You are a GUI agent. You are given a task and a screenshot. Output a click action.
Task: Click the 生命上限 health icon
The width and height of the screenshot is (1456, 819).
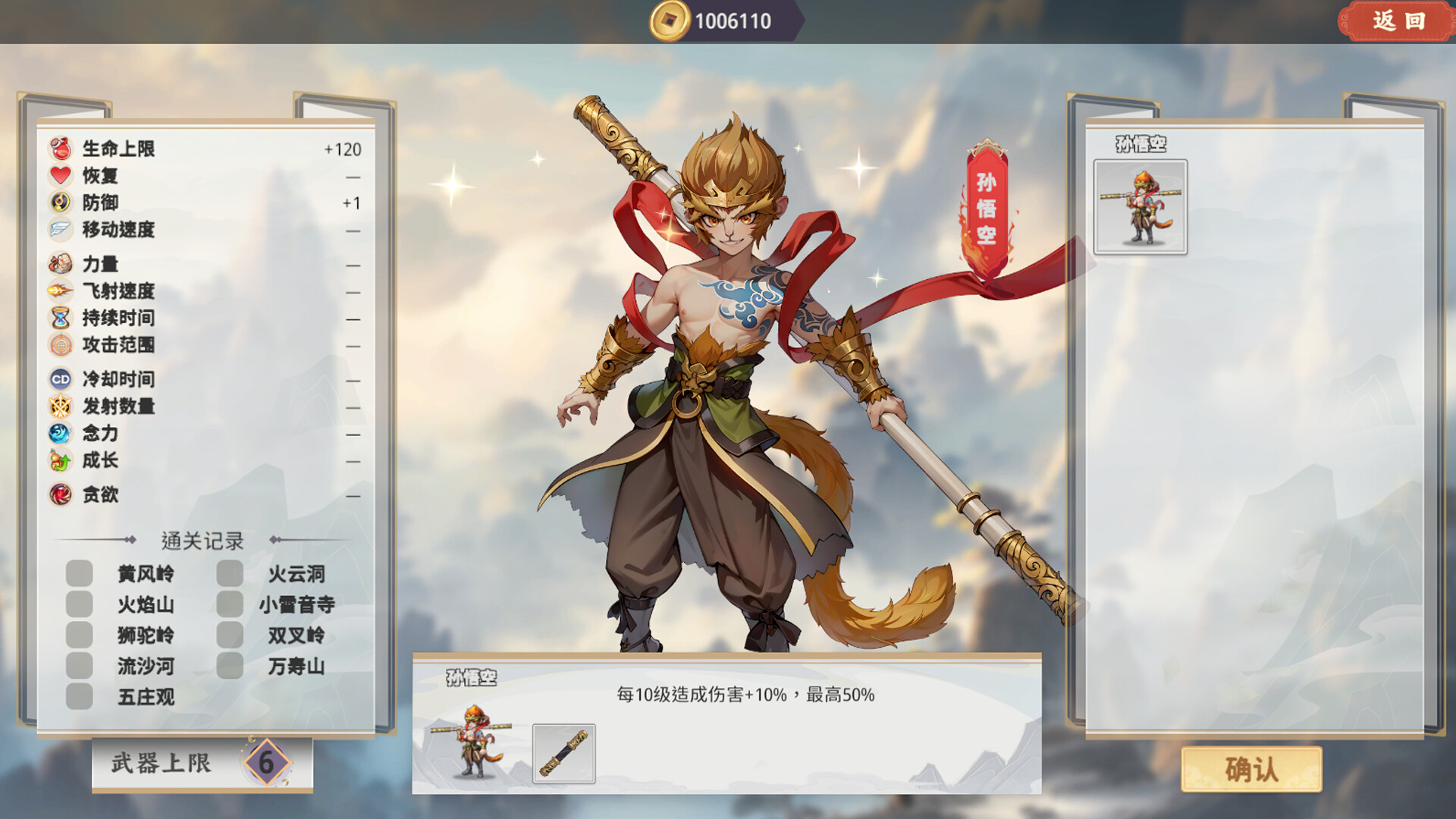click(59, 150)
